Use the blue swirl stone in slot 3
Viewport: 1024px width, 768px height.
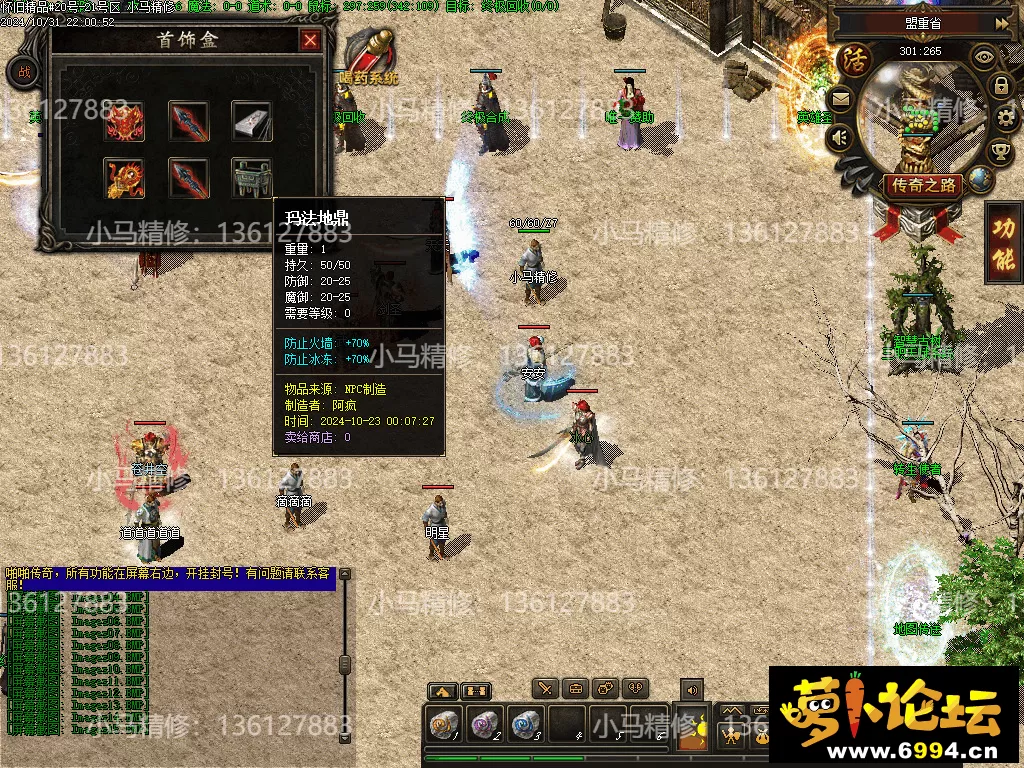[526, 724]
